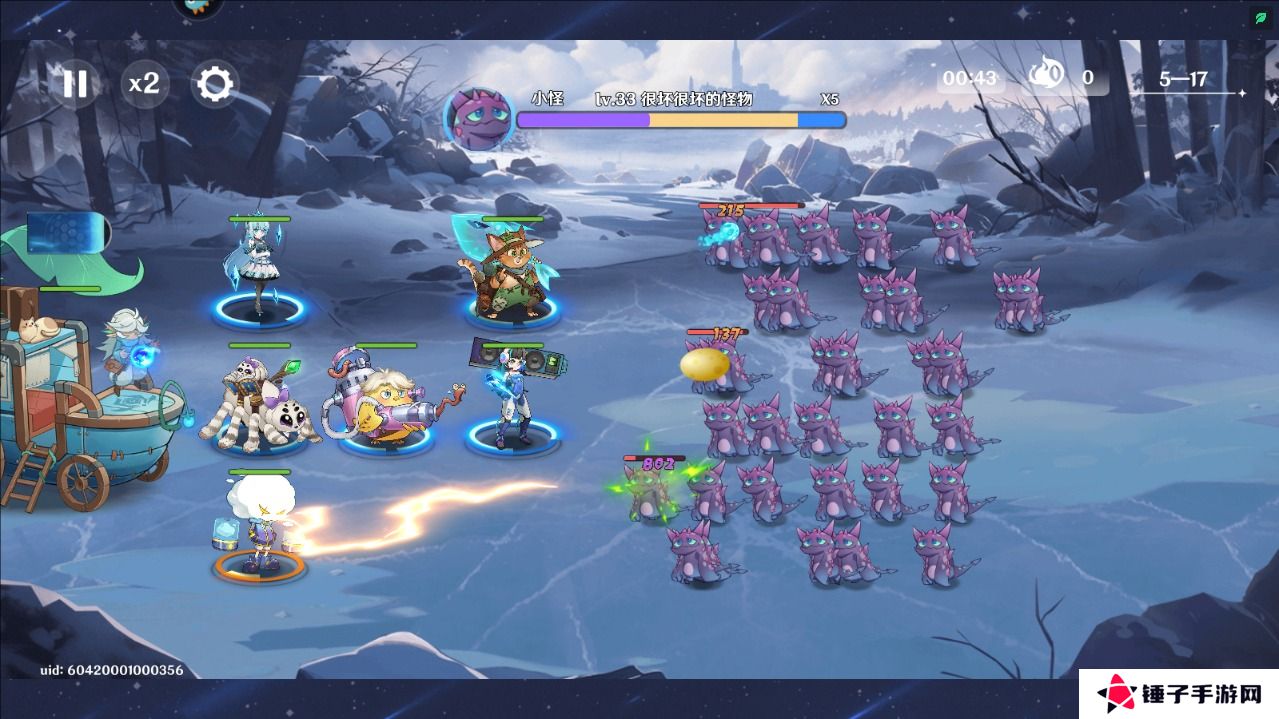The width and height of the screenshot is (1279, 719).
Task: Pause the battle
Action: click(x=75, y=84)
